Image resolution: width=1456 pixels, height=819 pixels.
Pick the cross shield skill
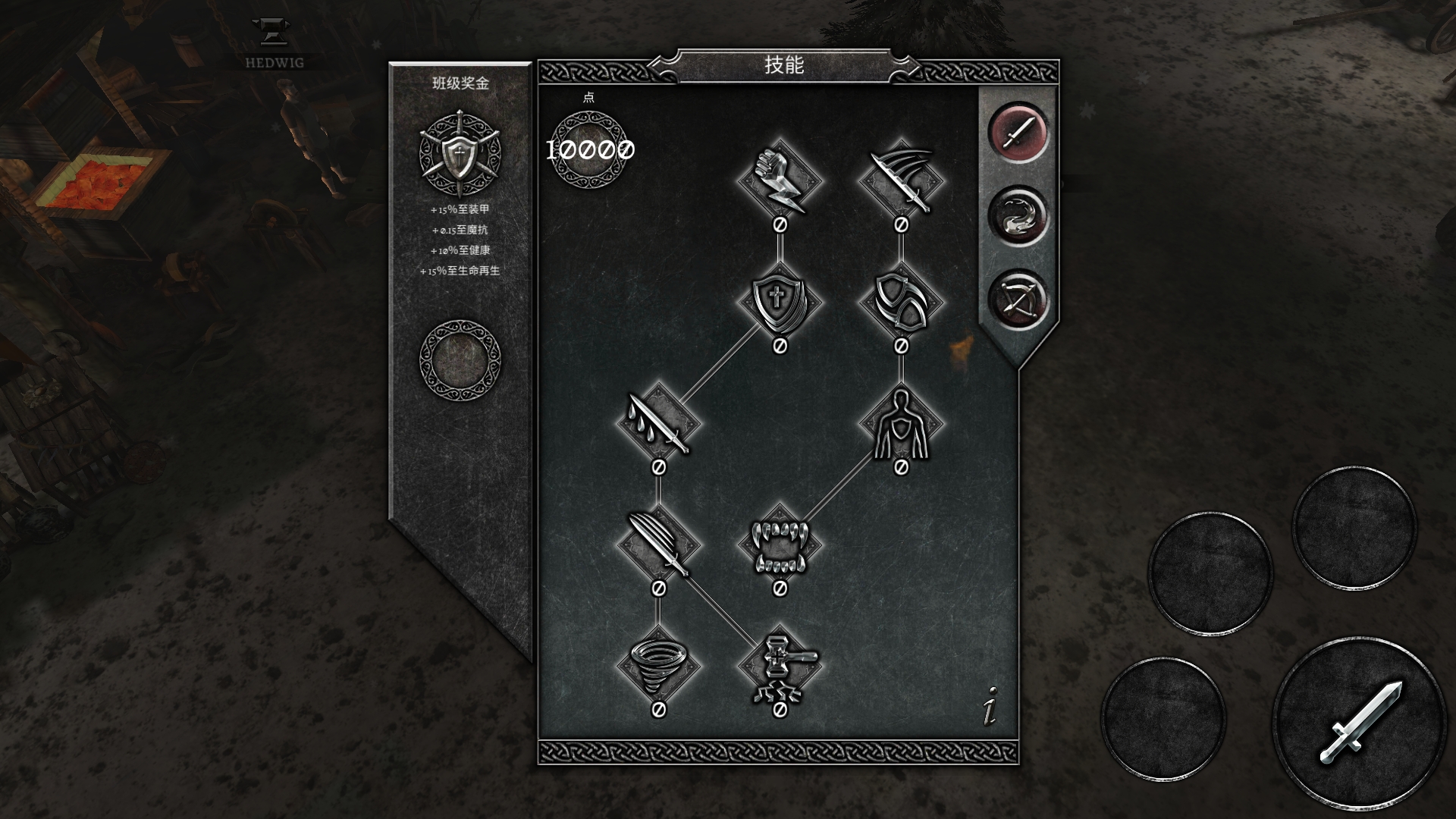click(x=780, y=303)
